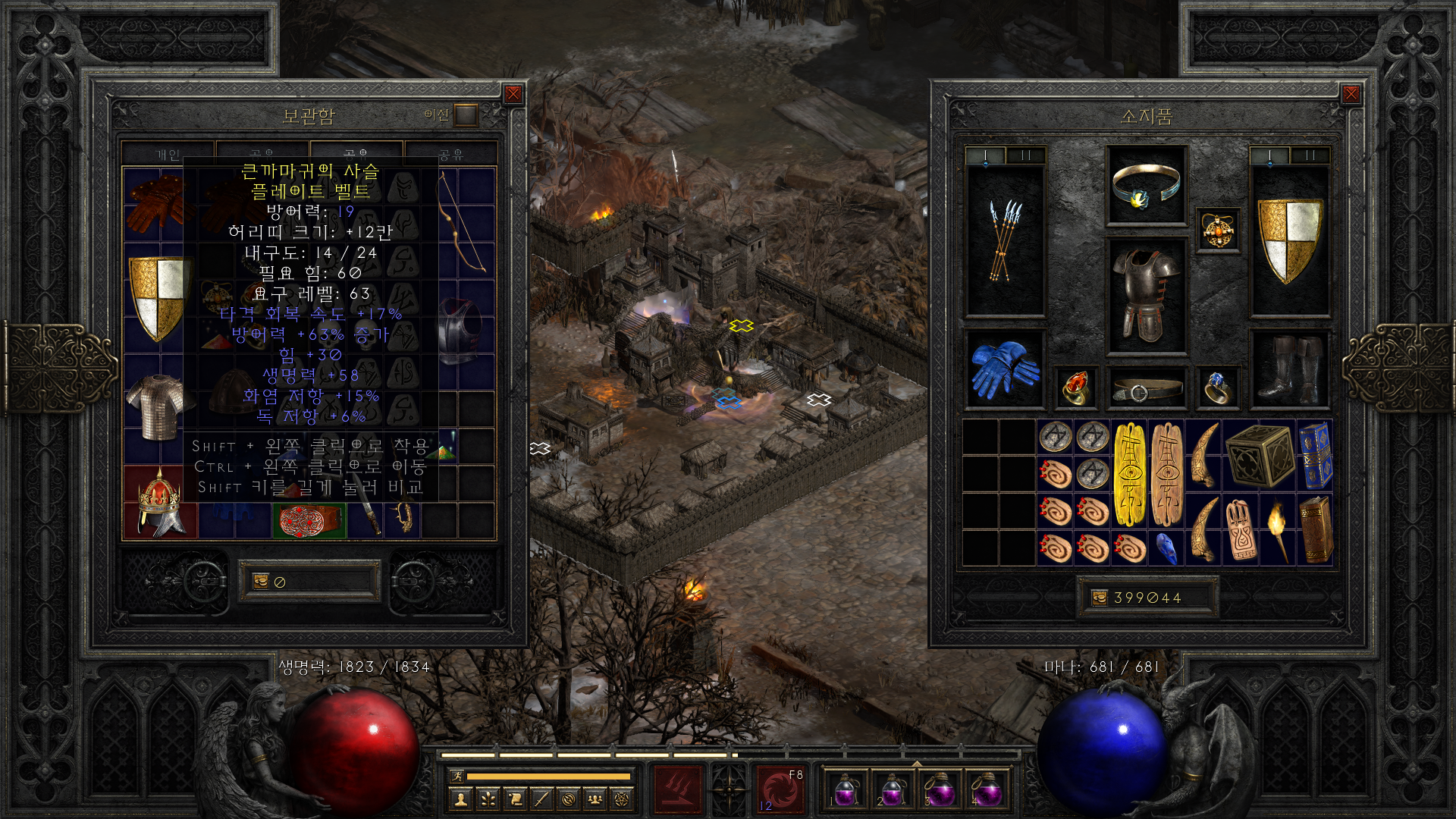
Task: Select the equipped javelins weapon slot
Action: click(x=1005, y=241)
